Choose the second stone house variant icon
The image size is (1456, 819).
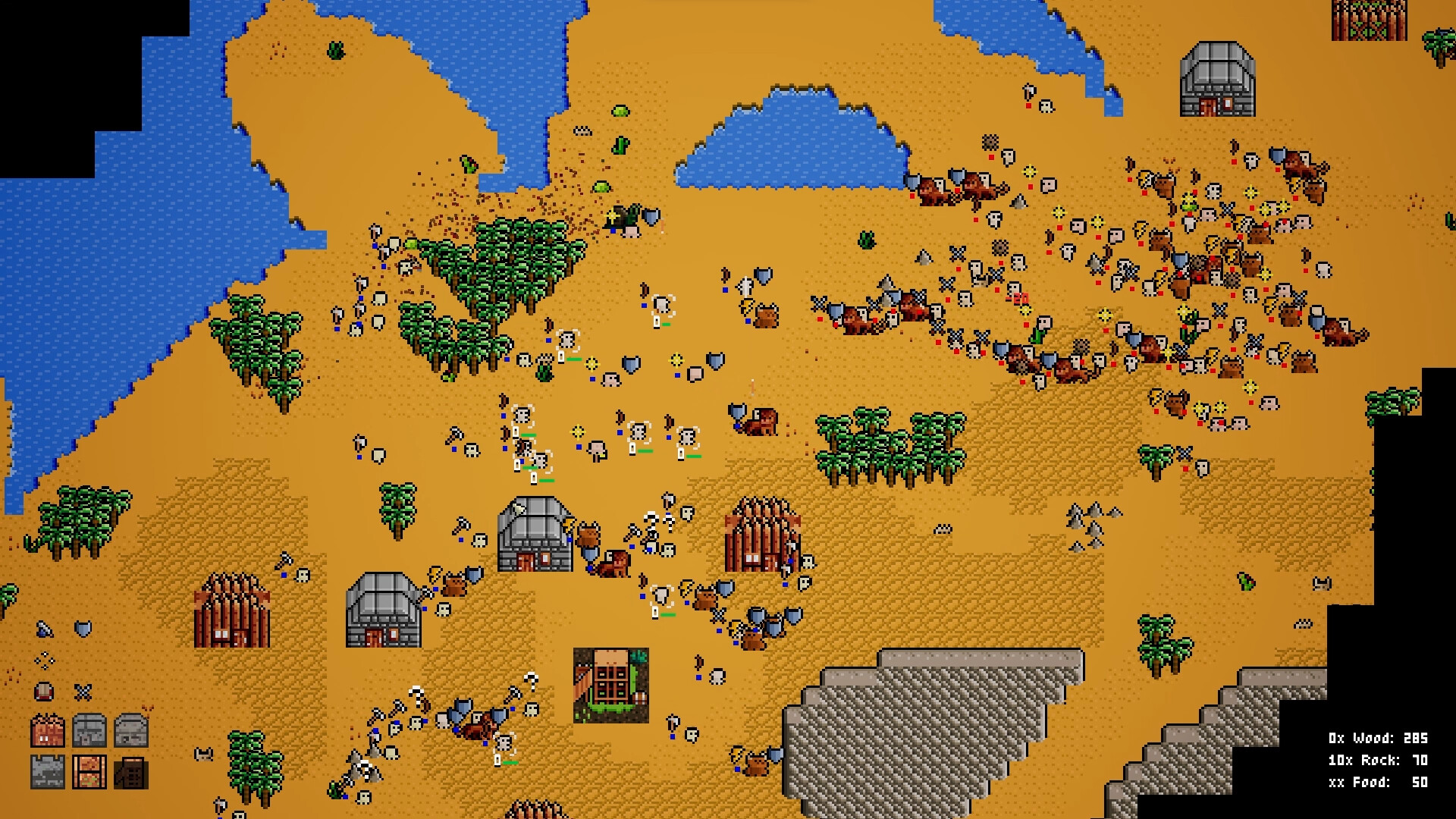point(132,730)
